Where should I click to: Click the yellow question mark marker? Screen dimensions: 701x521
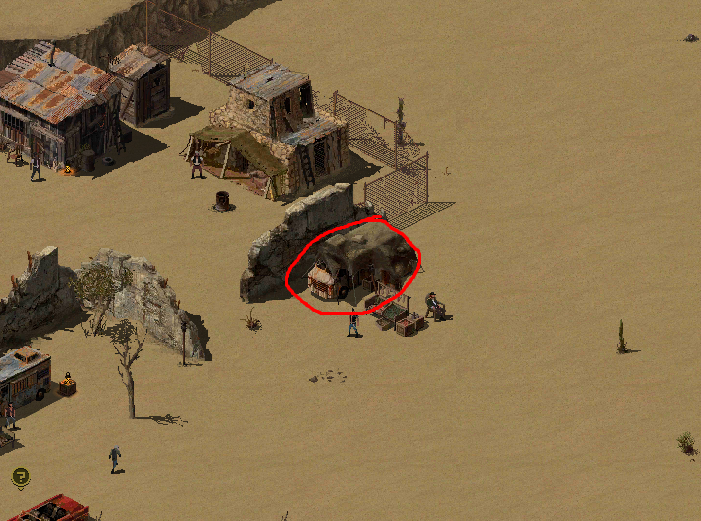[x=20, y=476]
